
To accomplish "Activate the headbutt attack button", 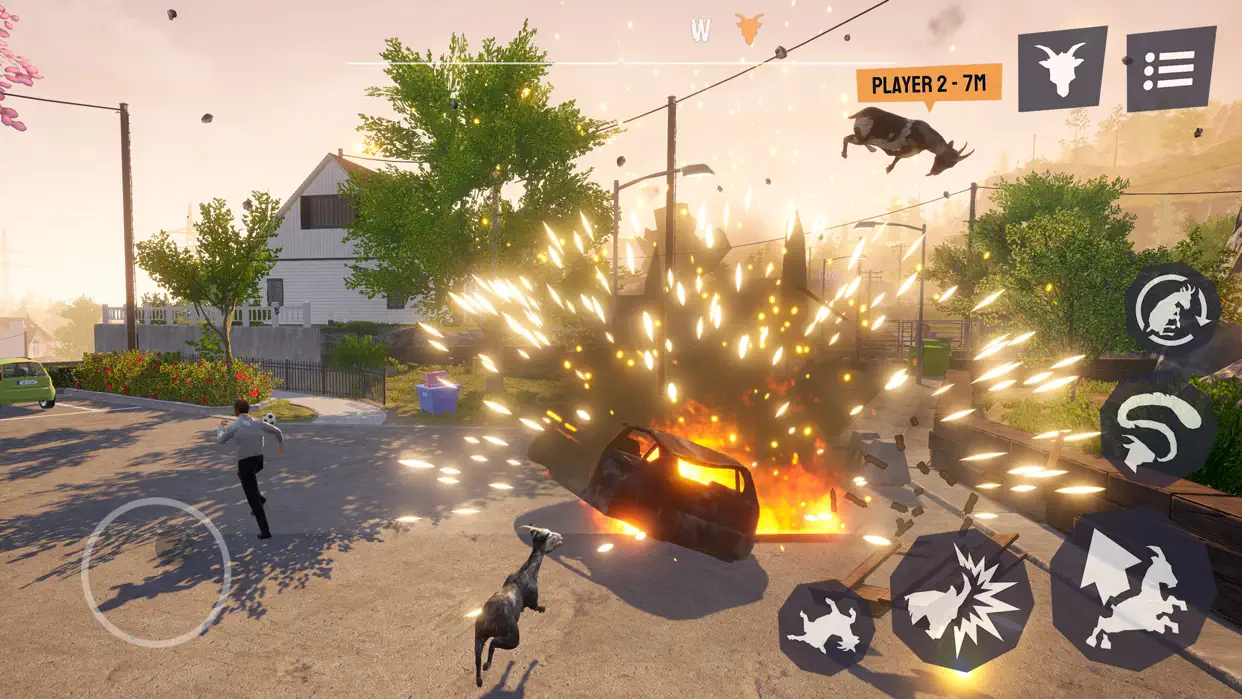I will [961, 600].
